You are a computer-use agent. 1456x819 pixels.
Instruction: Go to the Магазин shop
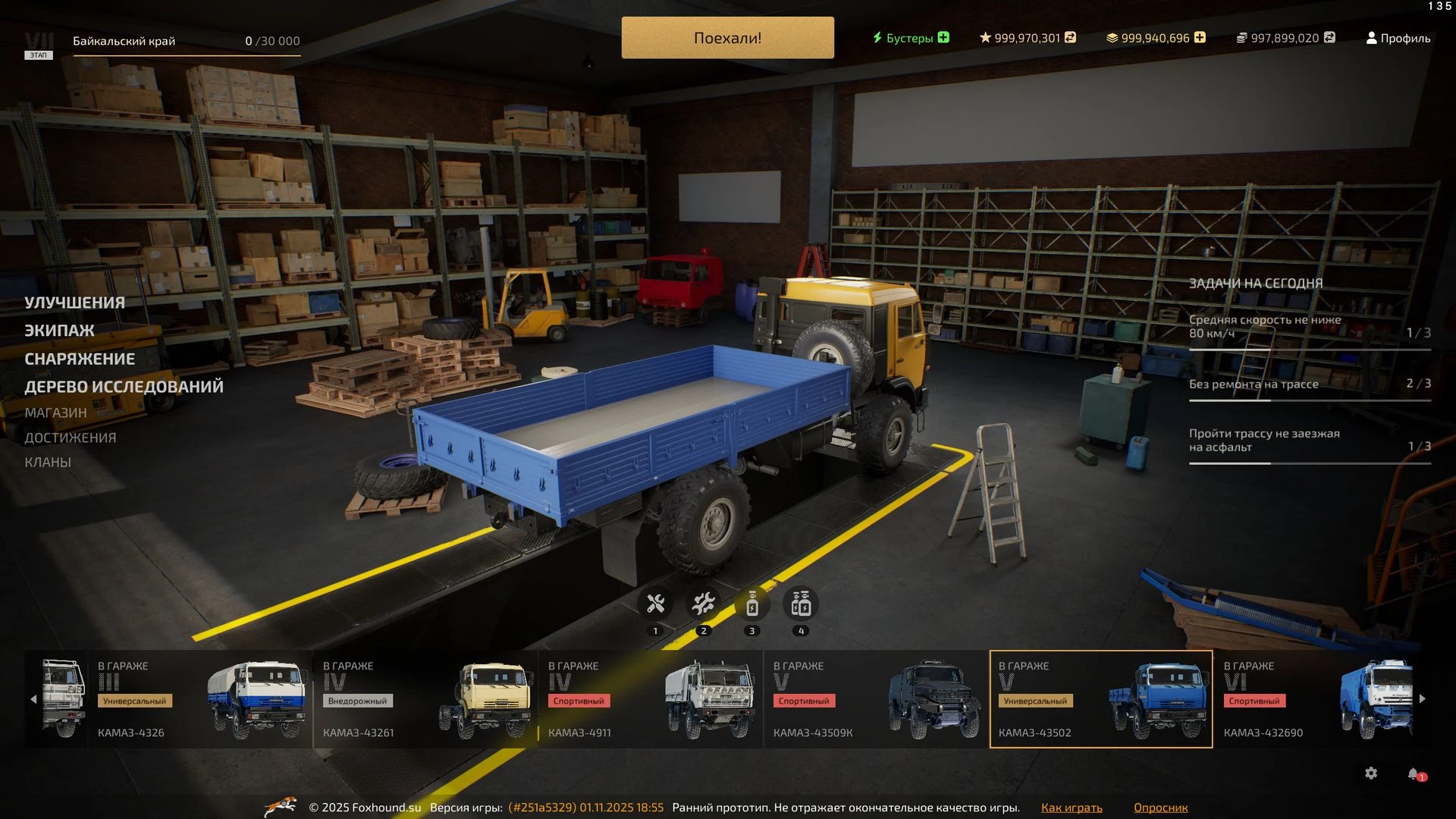(x=55, y=413)
